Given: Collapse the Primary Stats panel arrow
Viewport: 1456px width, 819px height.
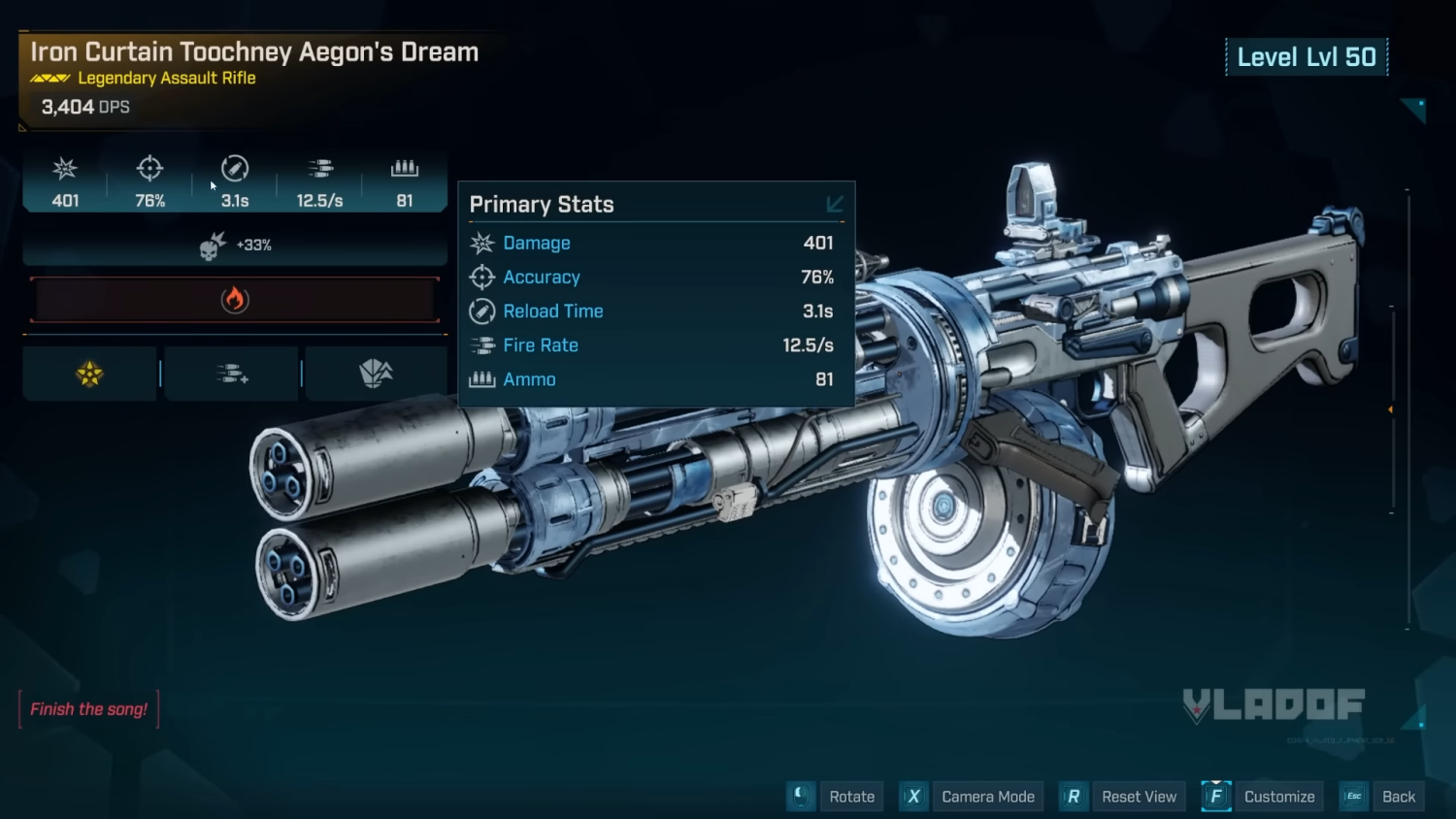Looking at the screenshot, I should pos(835,204).
